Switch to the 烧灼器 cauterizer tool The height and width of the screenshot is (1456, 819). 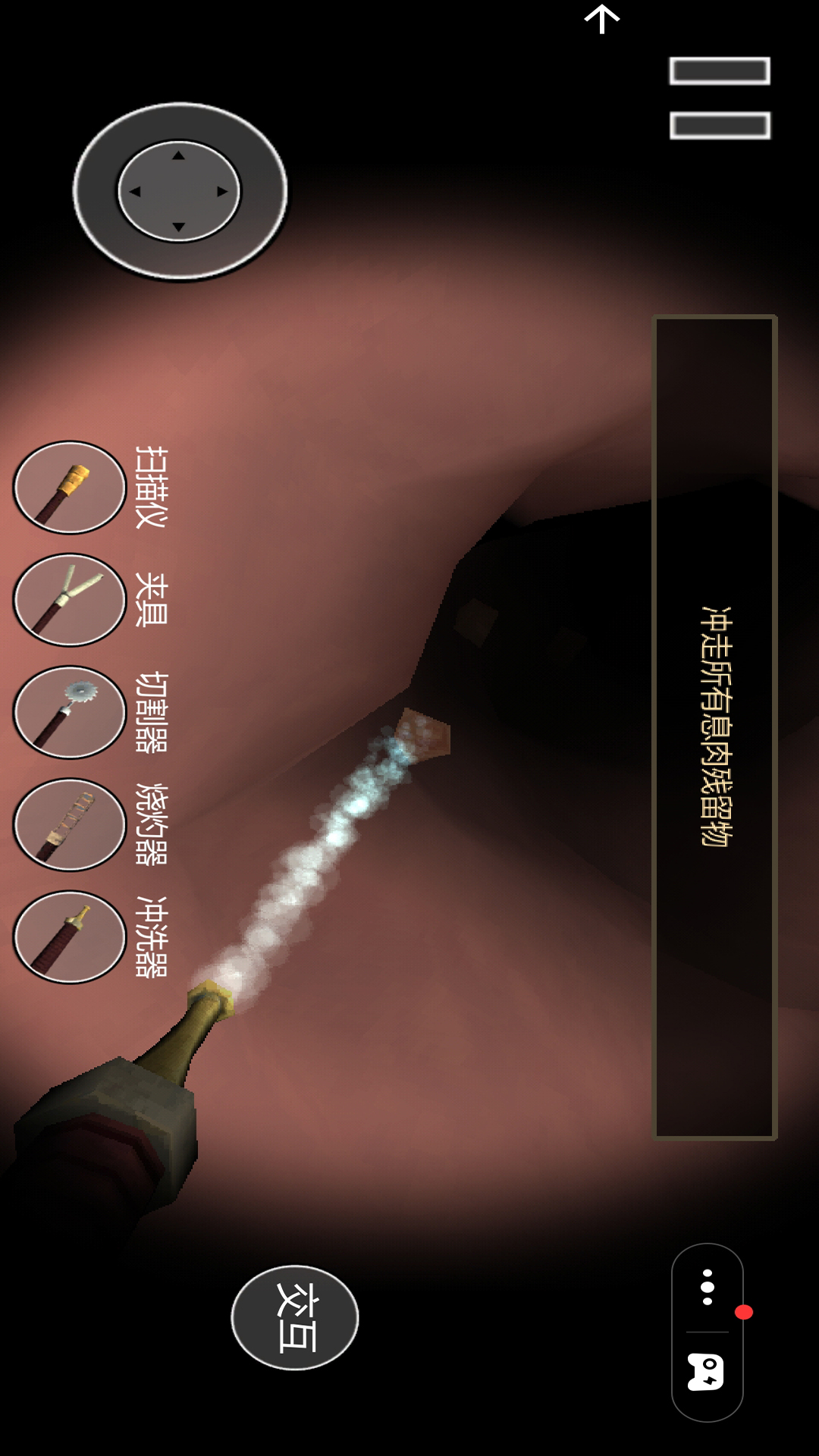(x=70, y=824)
